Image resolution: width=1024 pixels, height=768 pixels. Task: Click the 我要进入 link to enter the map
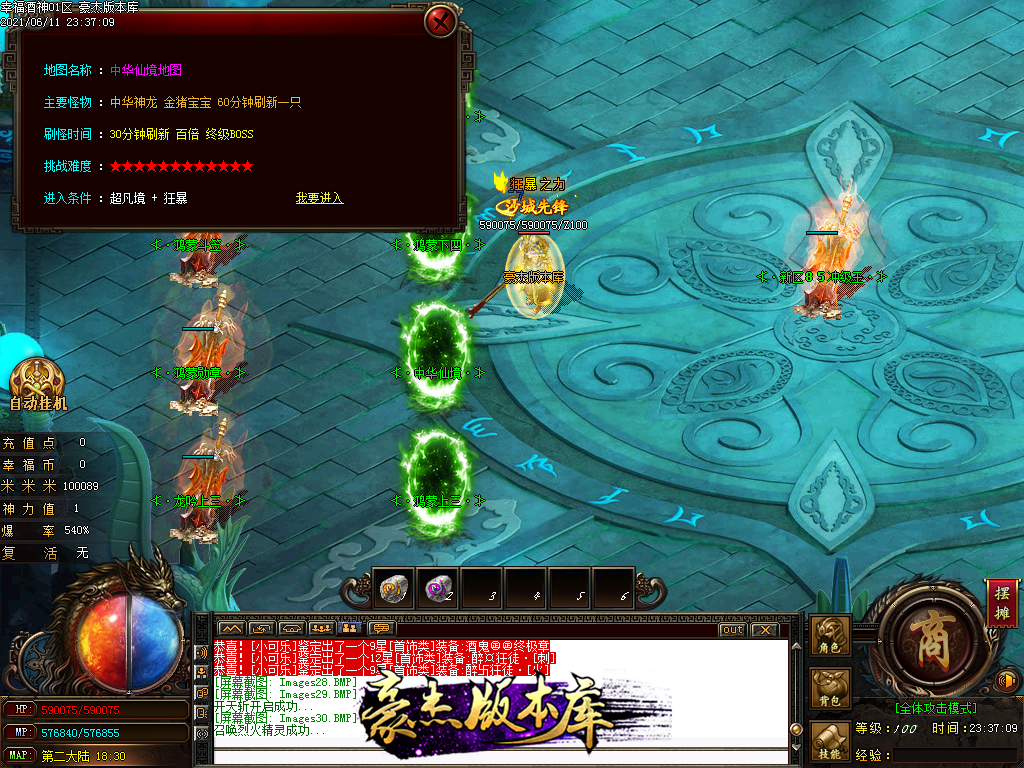click(319, 198)
